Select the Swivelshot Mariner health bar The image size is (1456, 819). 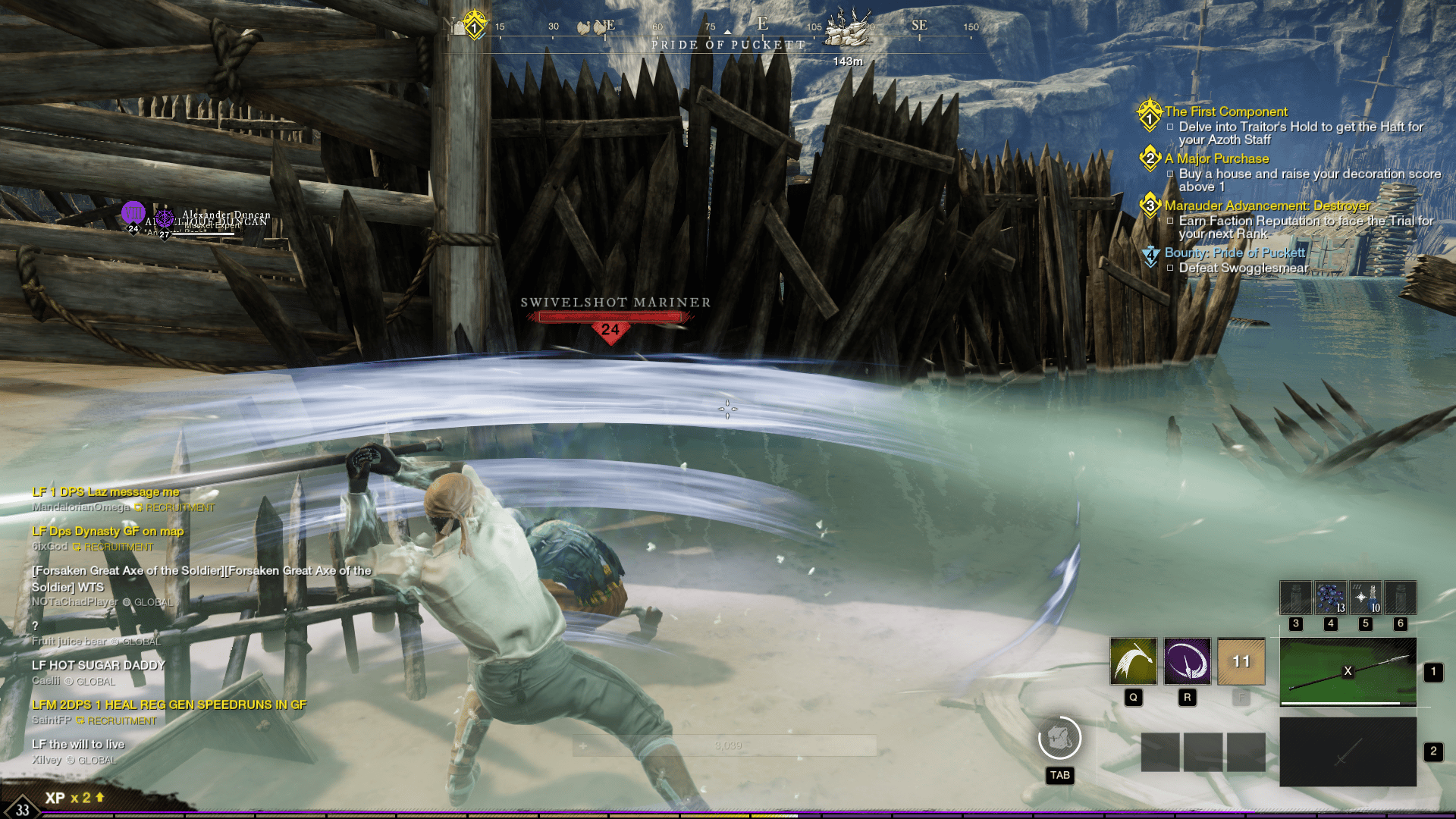pyautogui.click(x=611, y=318)
